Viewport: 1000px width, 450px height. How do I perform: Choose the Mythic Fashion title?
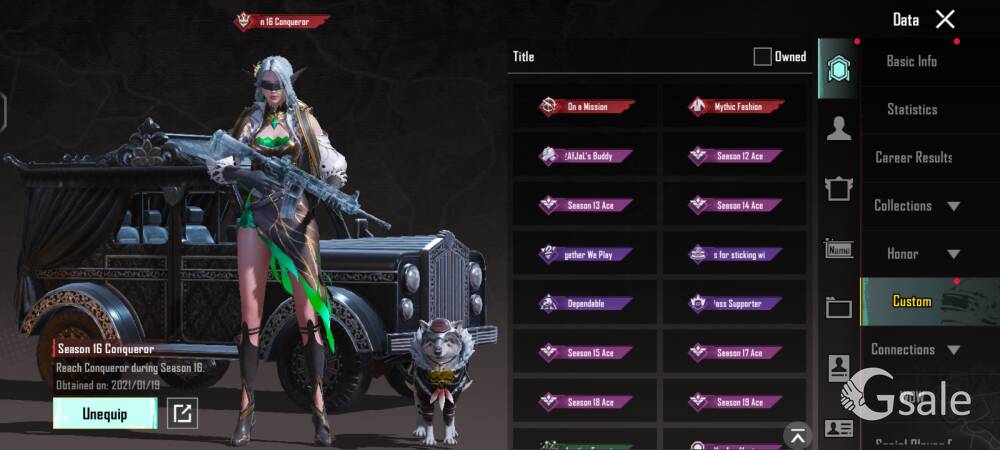pos(735,106)
